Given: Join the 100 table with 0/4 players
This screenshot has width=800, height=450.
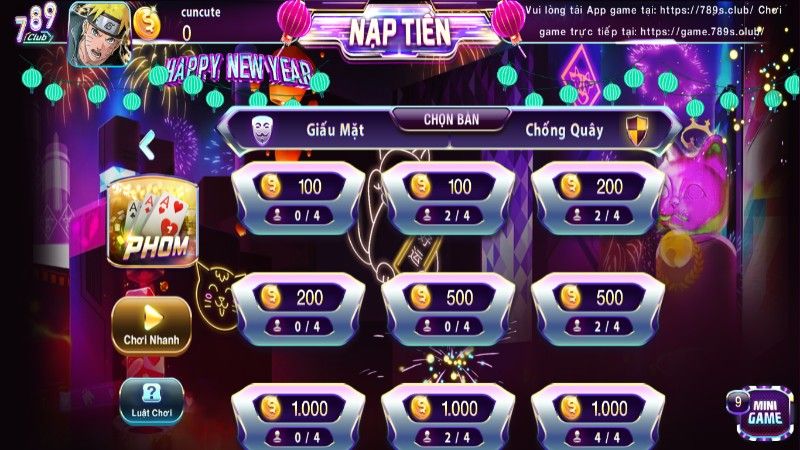Looking at the screenshot, I should [x=297, y=199].
